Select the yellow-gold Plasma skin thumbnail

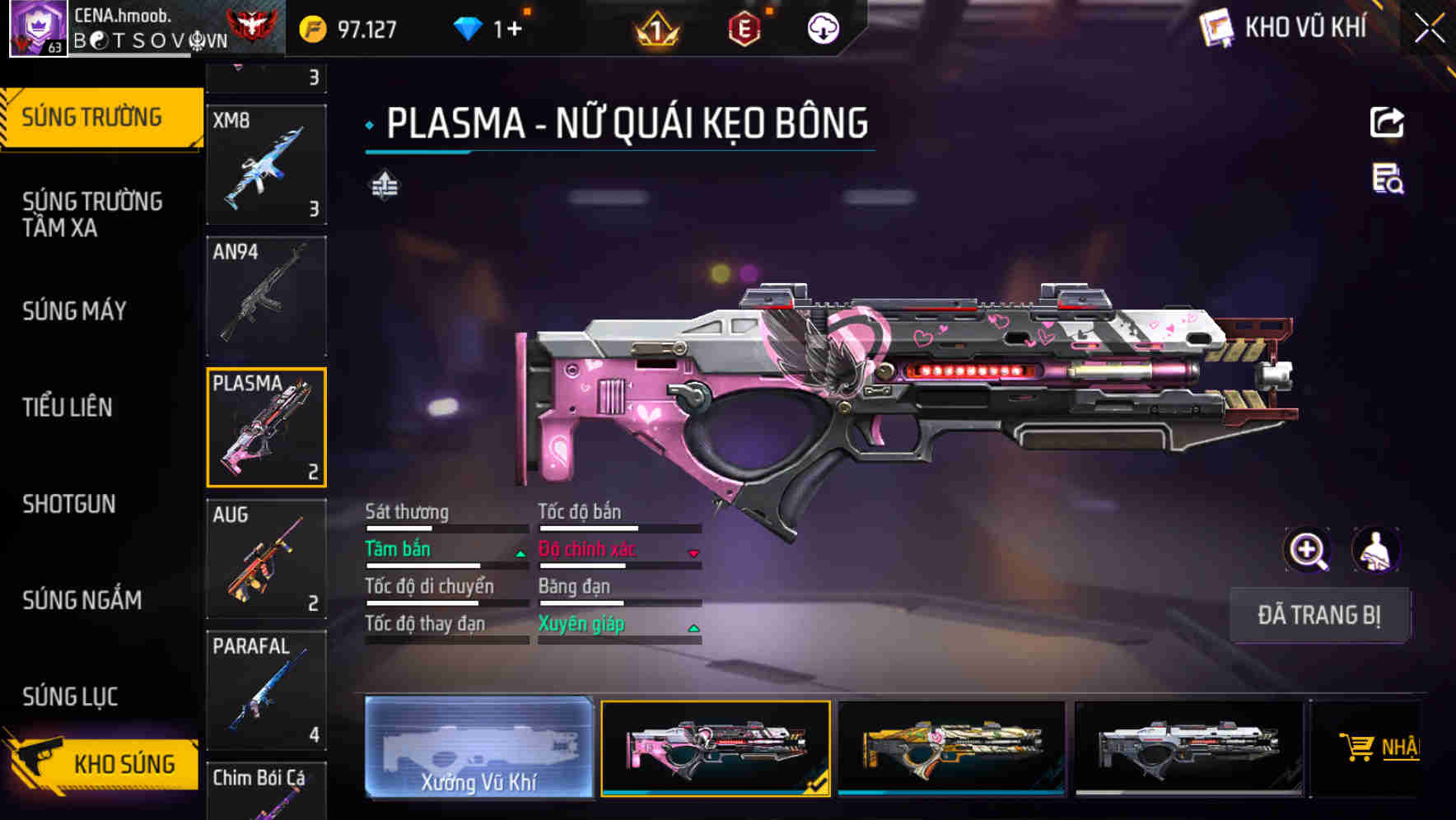pyautogui.click(x=951, y=748)
